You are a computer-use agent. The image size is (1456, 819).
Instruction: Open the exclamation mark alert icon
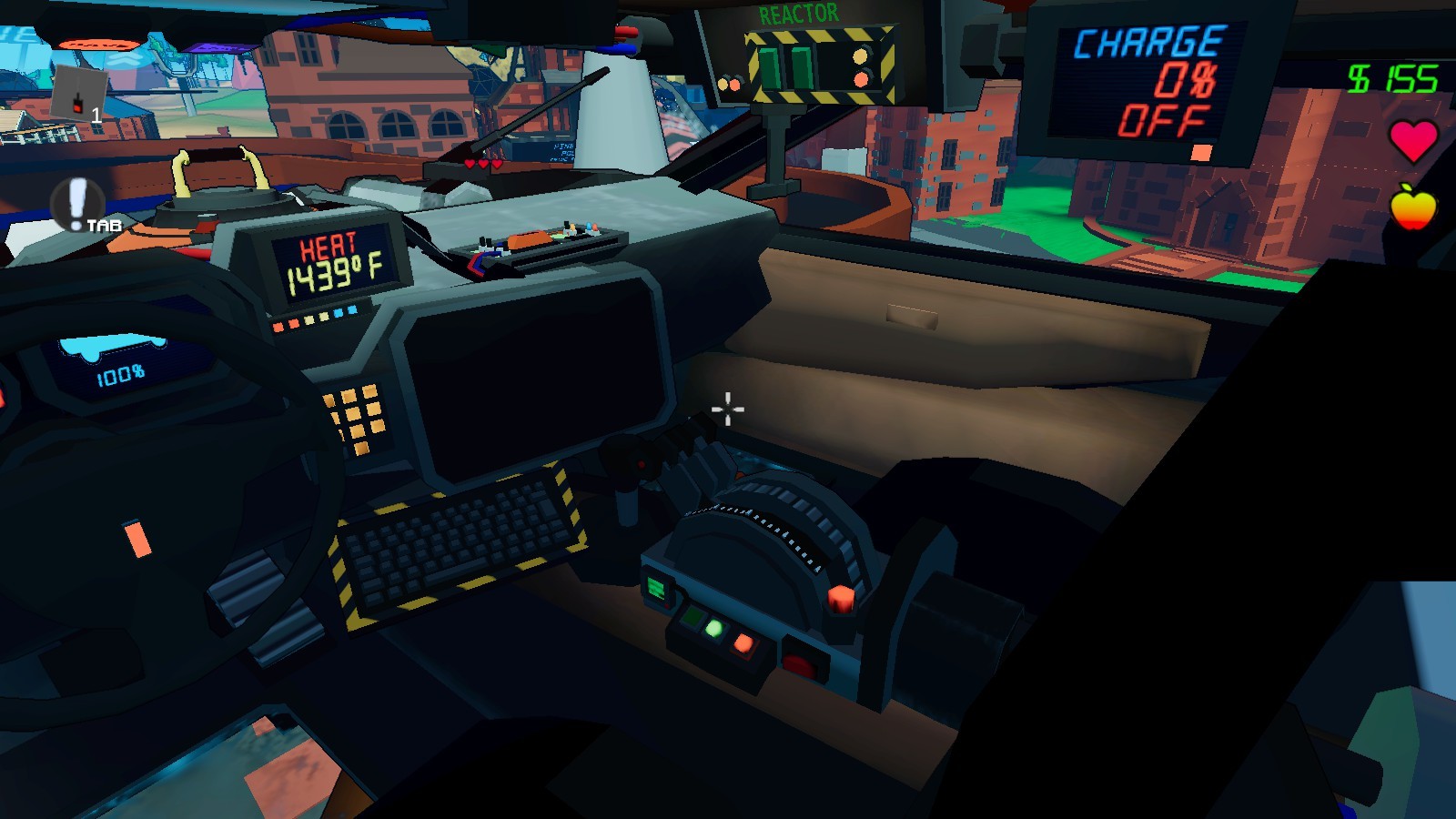[76, 203]
